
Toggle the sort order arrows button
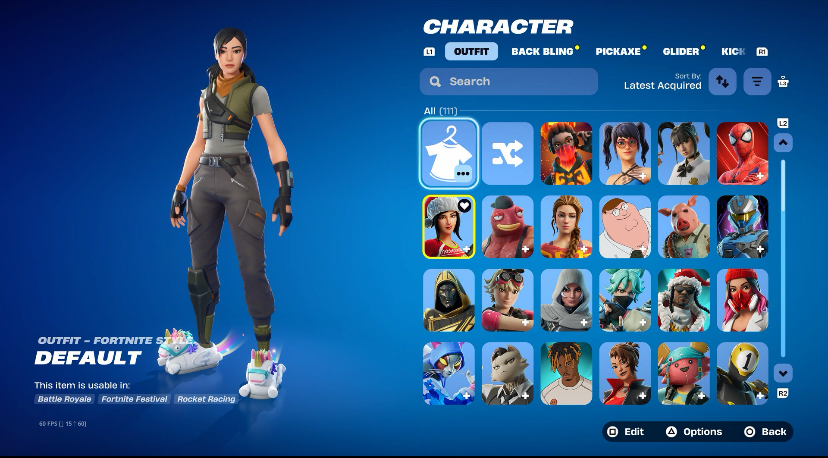722,82
